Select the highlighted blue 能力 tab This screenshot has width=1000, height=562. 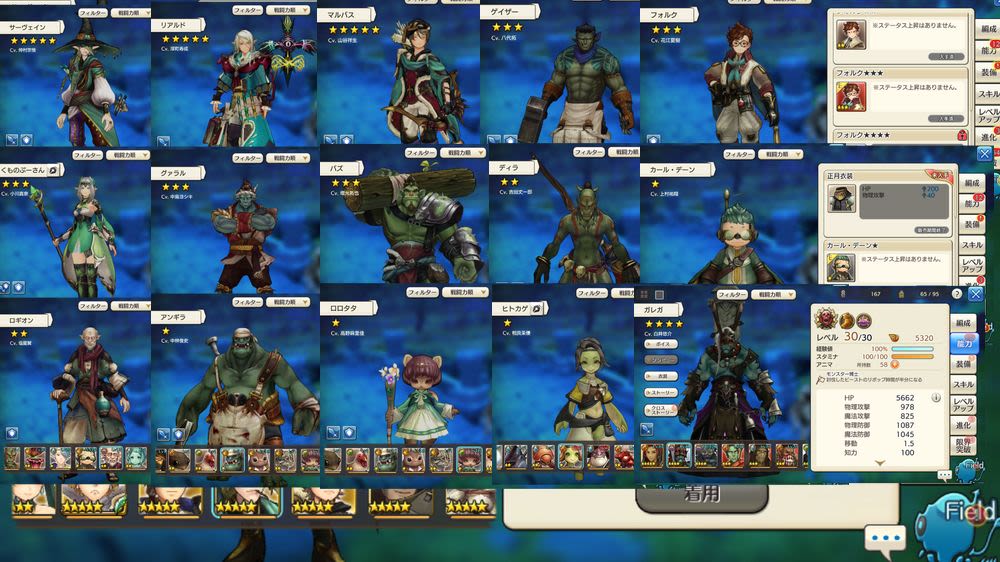964,342
